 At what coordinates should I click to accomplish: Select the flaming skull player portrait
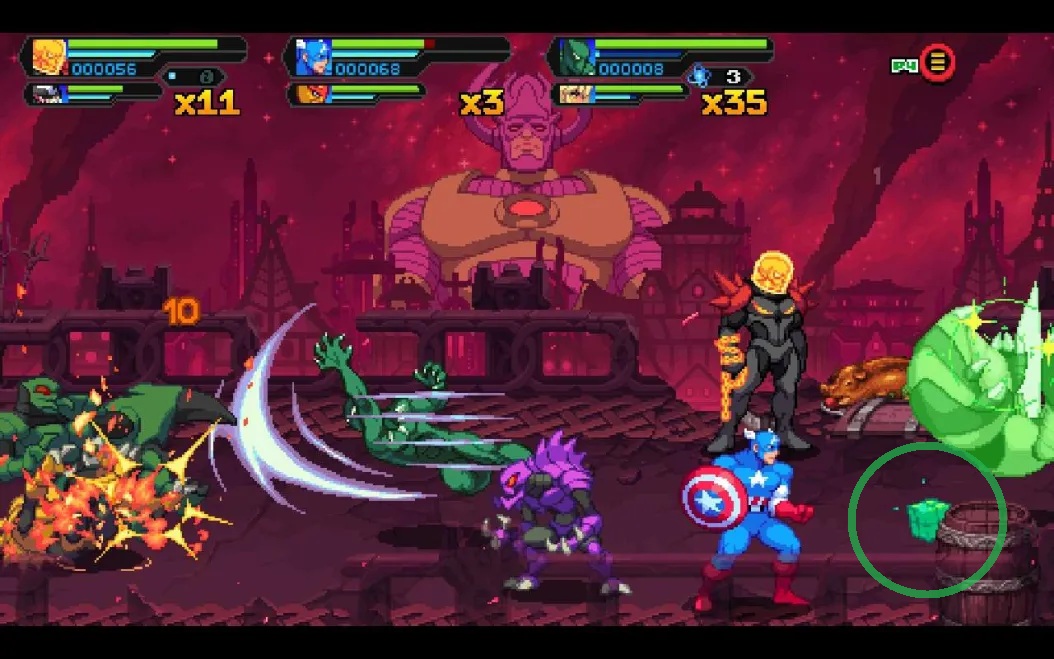49,57
